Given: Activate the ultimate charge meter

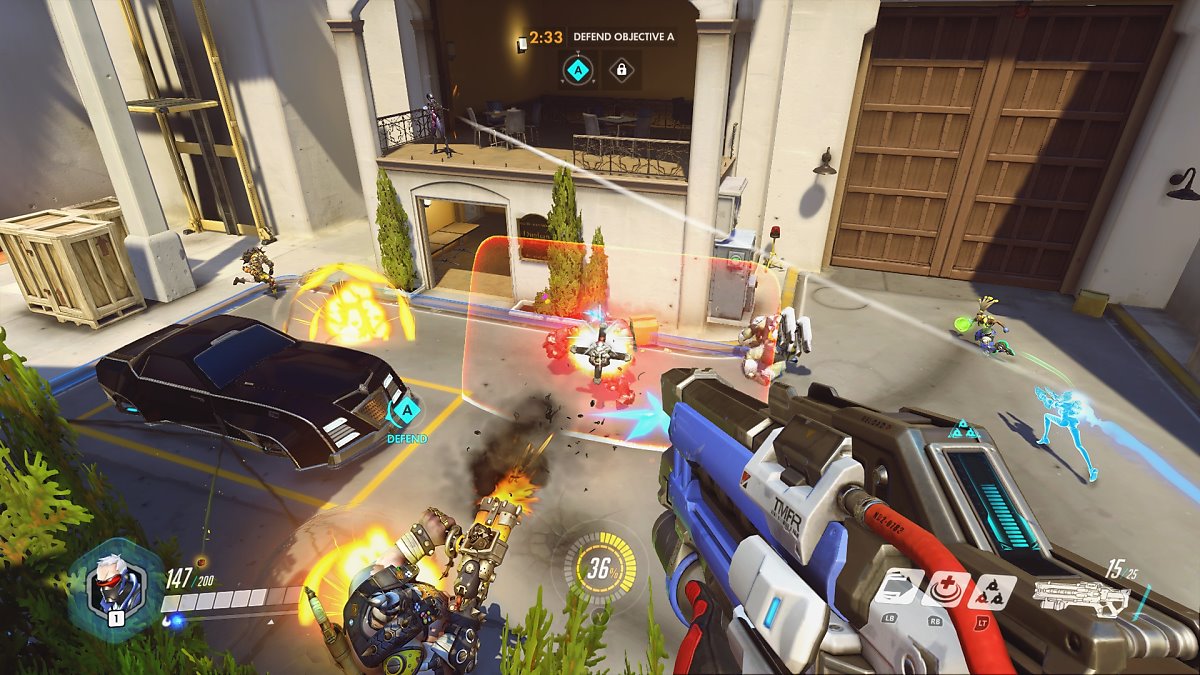Looking at the screenshot, I should [600, 568].
